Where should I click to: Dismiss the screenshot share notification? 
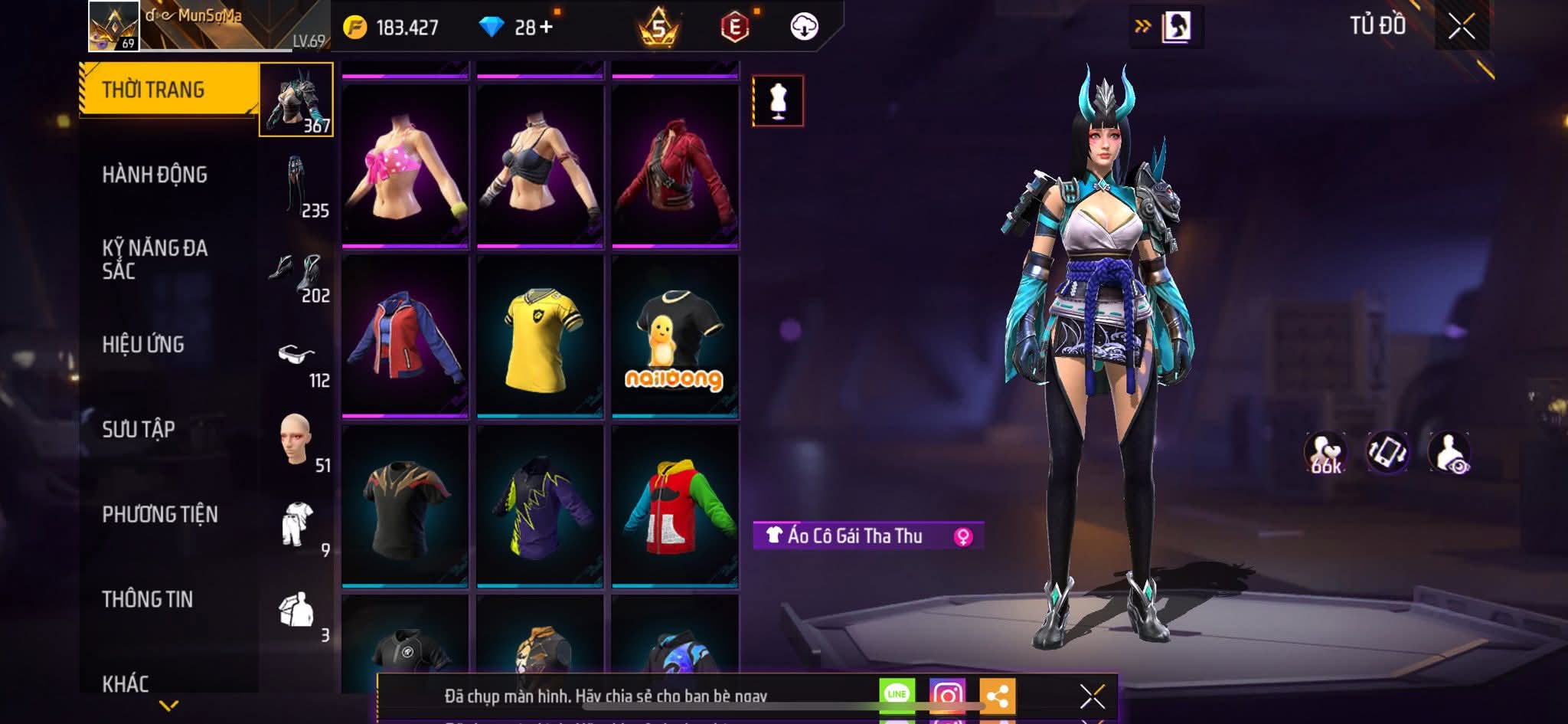(x=1092, y=696)
